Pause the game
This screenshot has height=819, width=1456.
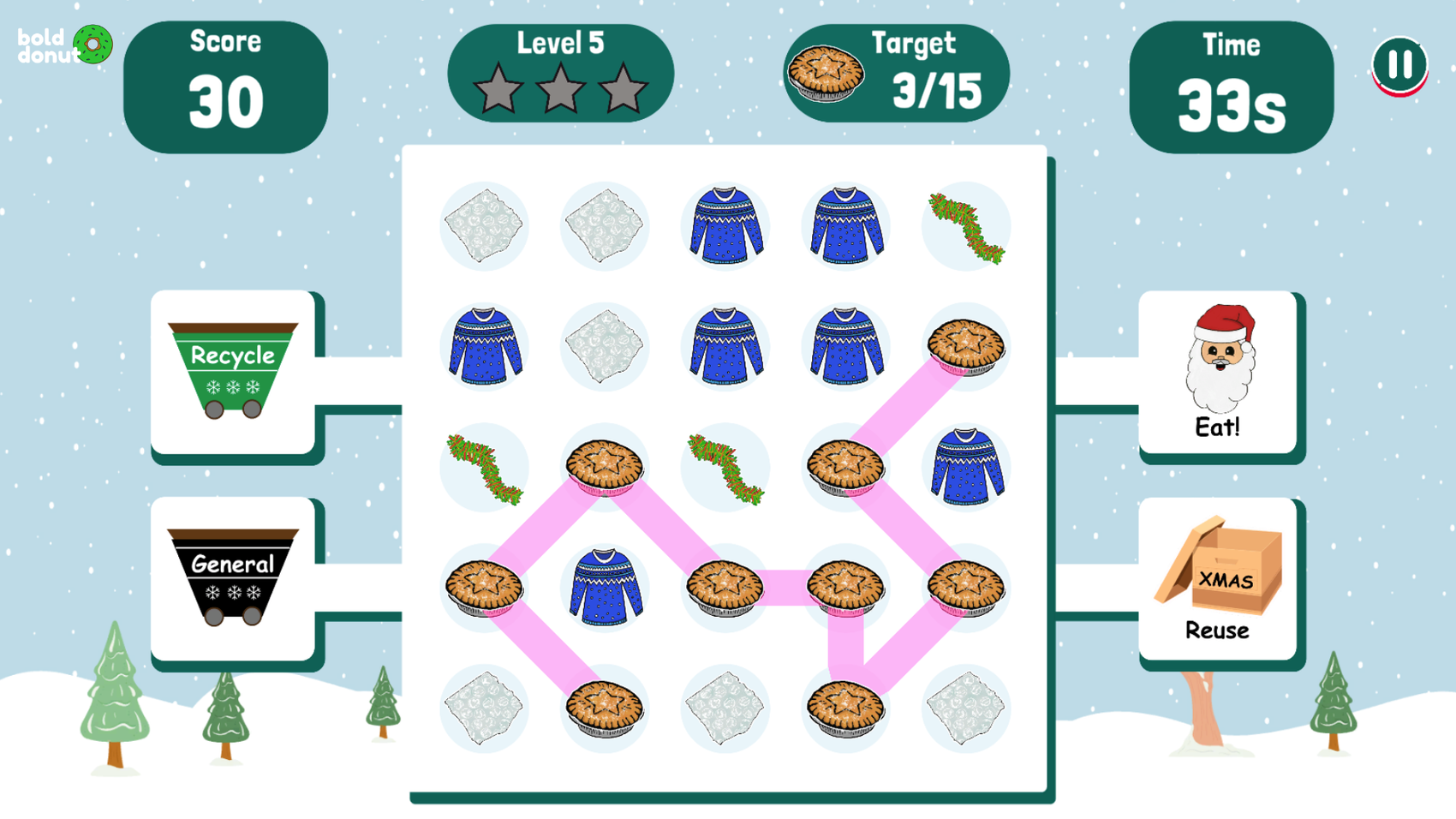pos(1402,63)
